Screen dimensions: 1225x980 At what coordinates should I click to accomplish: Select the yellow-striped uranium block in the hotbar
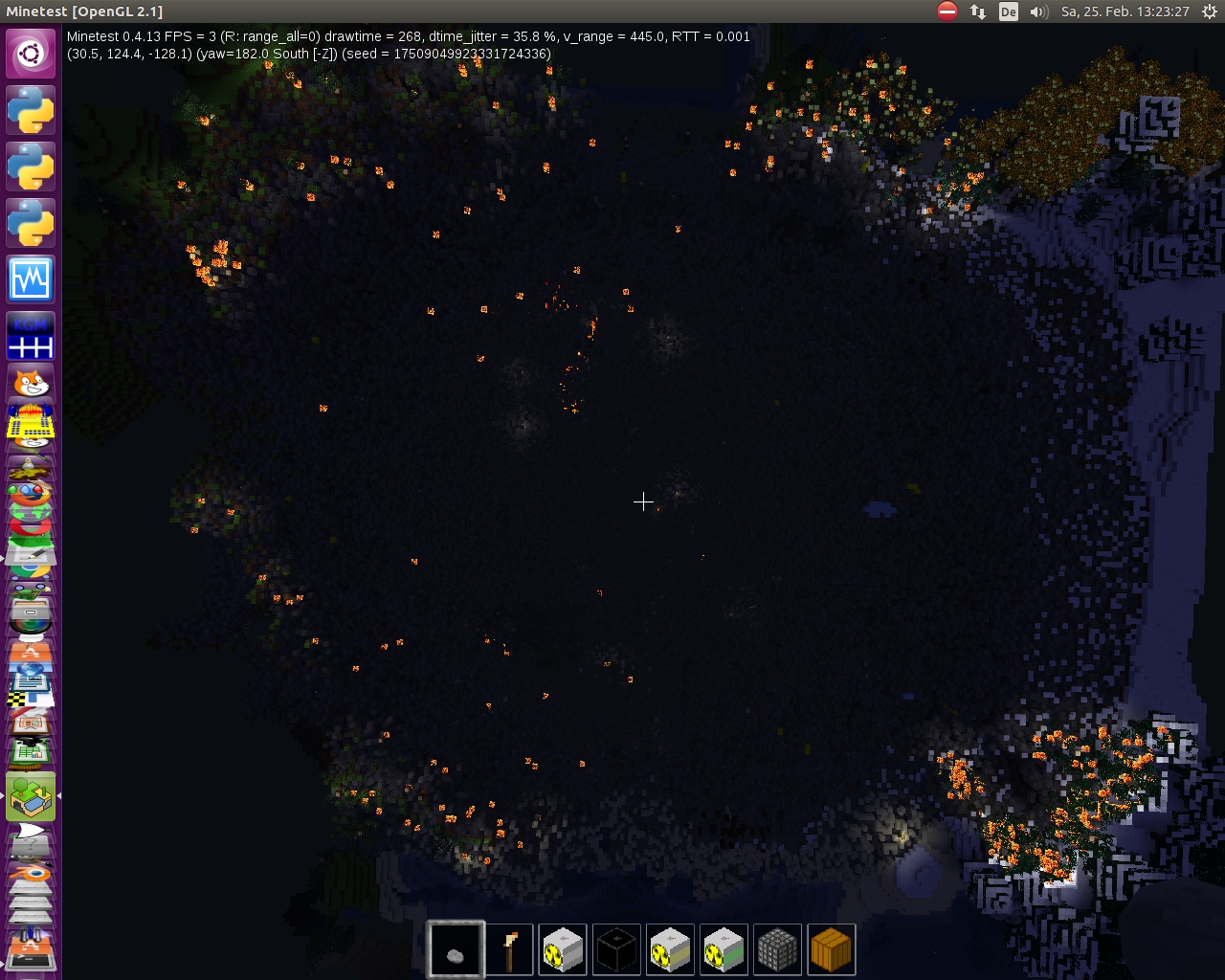pyautogui.click(x=671, y=948)
